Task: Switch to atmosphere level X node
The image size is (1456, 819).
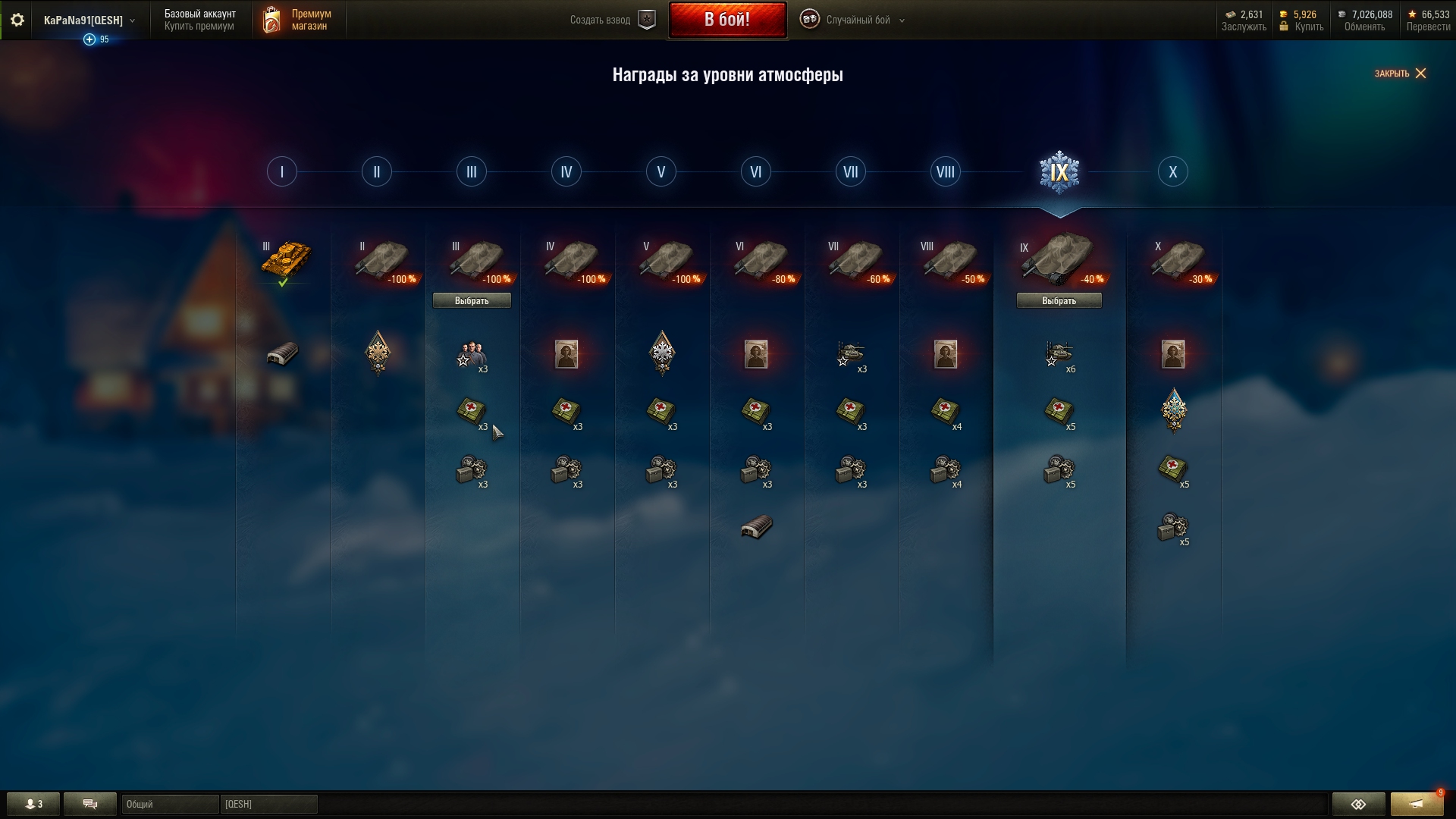Action: click(x=1172, y=172)
